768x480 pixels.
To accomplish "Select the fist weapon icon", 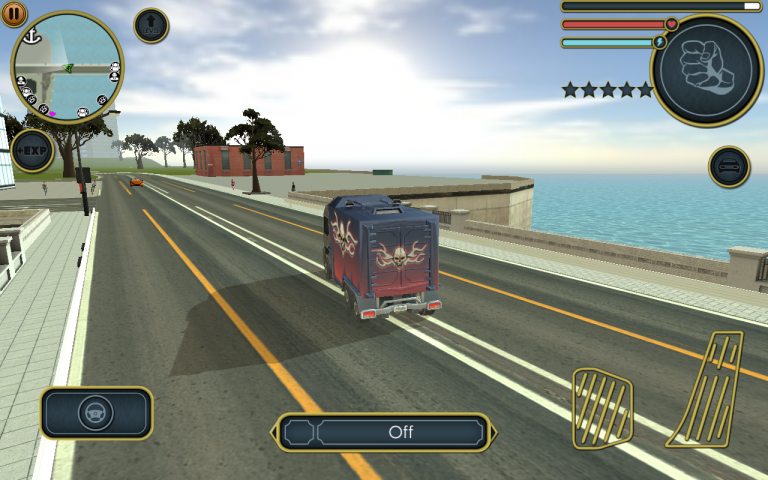I will 706,70.
